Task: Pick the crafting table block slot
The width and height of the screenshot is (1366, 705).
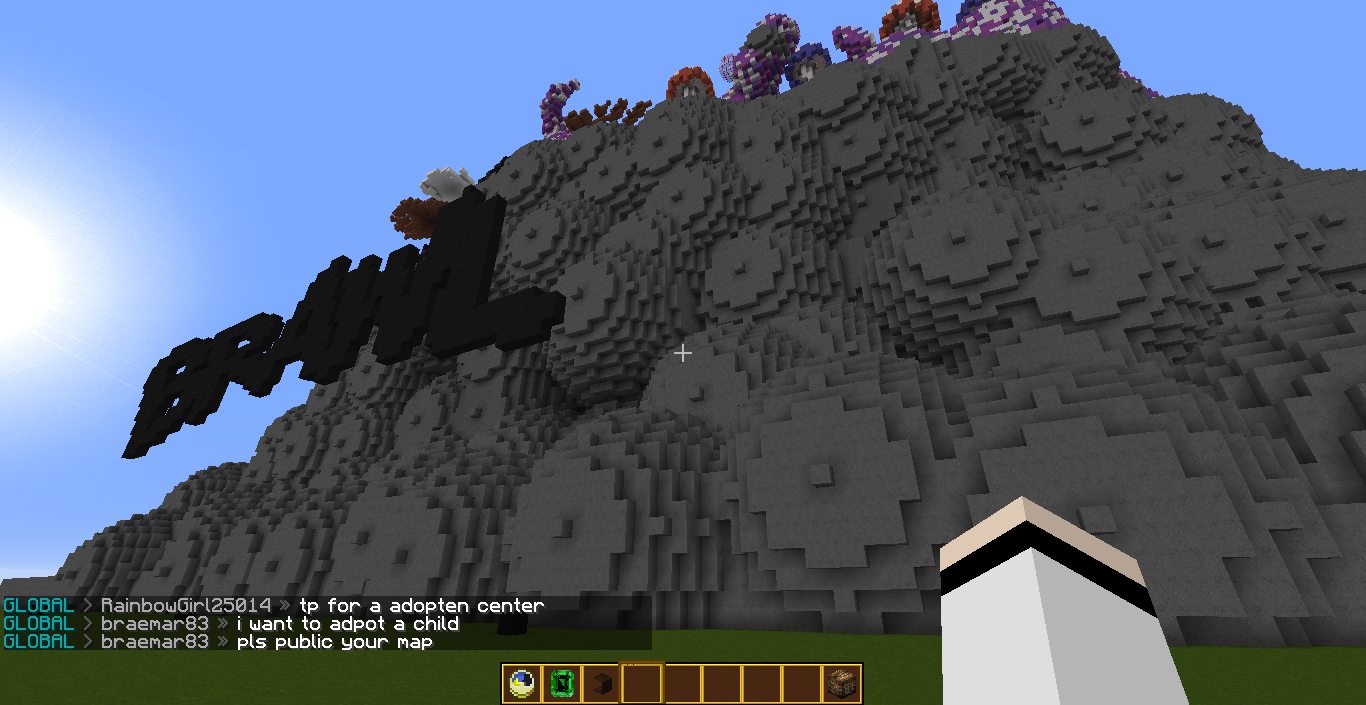Action: point(842,684)
